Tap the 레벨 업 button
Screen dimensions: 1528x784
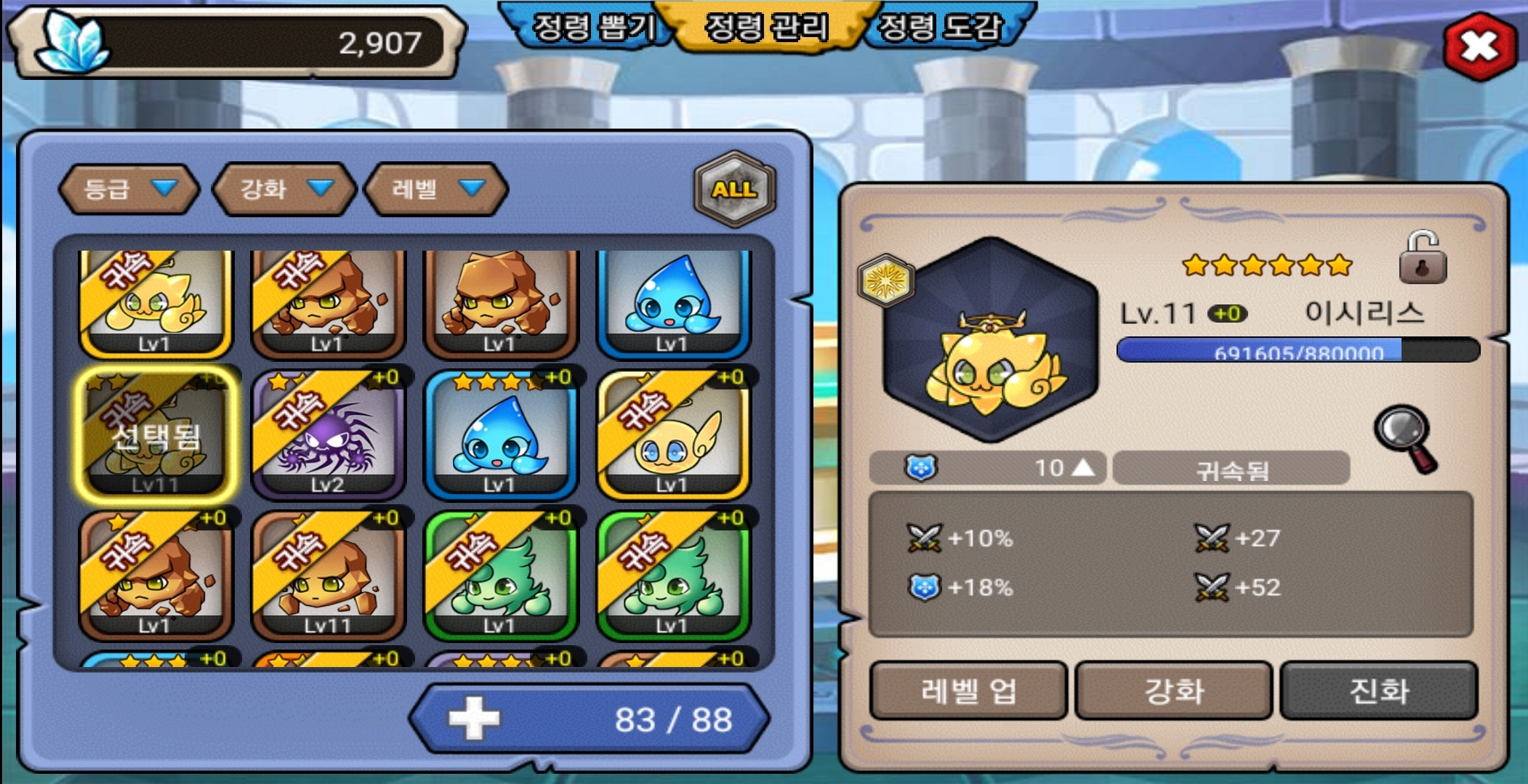(968, 690)
